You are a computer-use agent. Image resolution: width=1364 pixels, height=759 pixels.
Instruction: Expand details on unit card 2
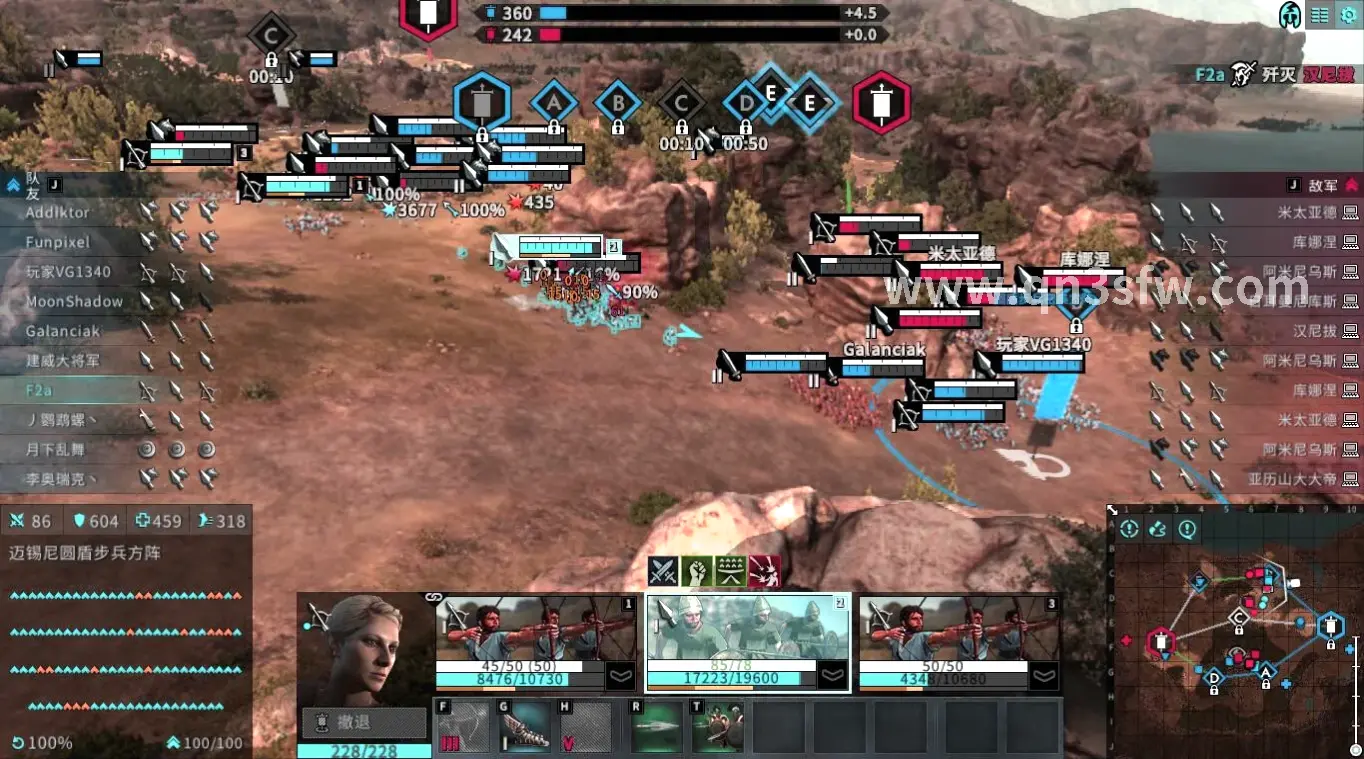point(831,677)
